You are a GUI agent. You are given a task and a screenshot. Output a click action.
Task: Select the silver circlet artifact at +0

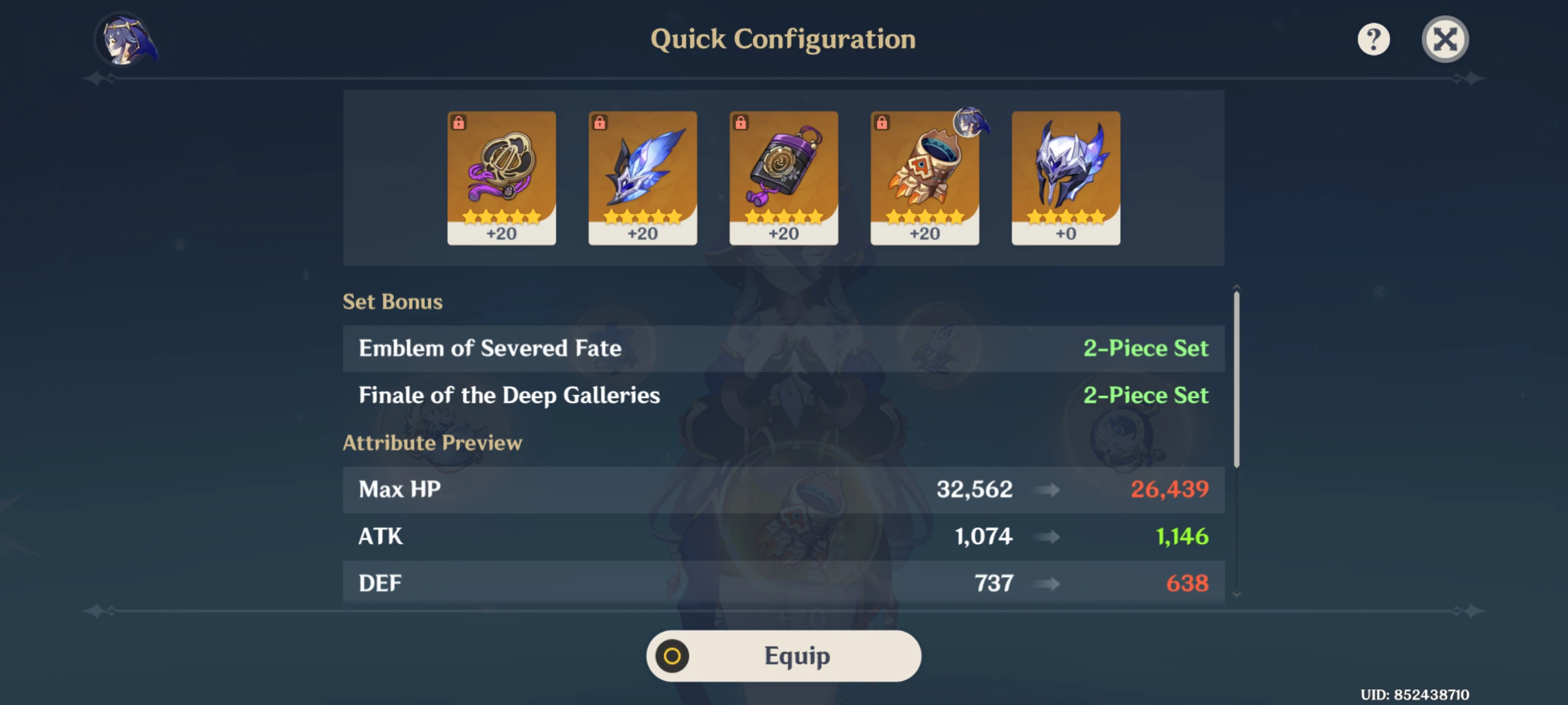tap(1065, 176)
